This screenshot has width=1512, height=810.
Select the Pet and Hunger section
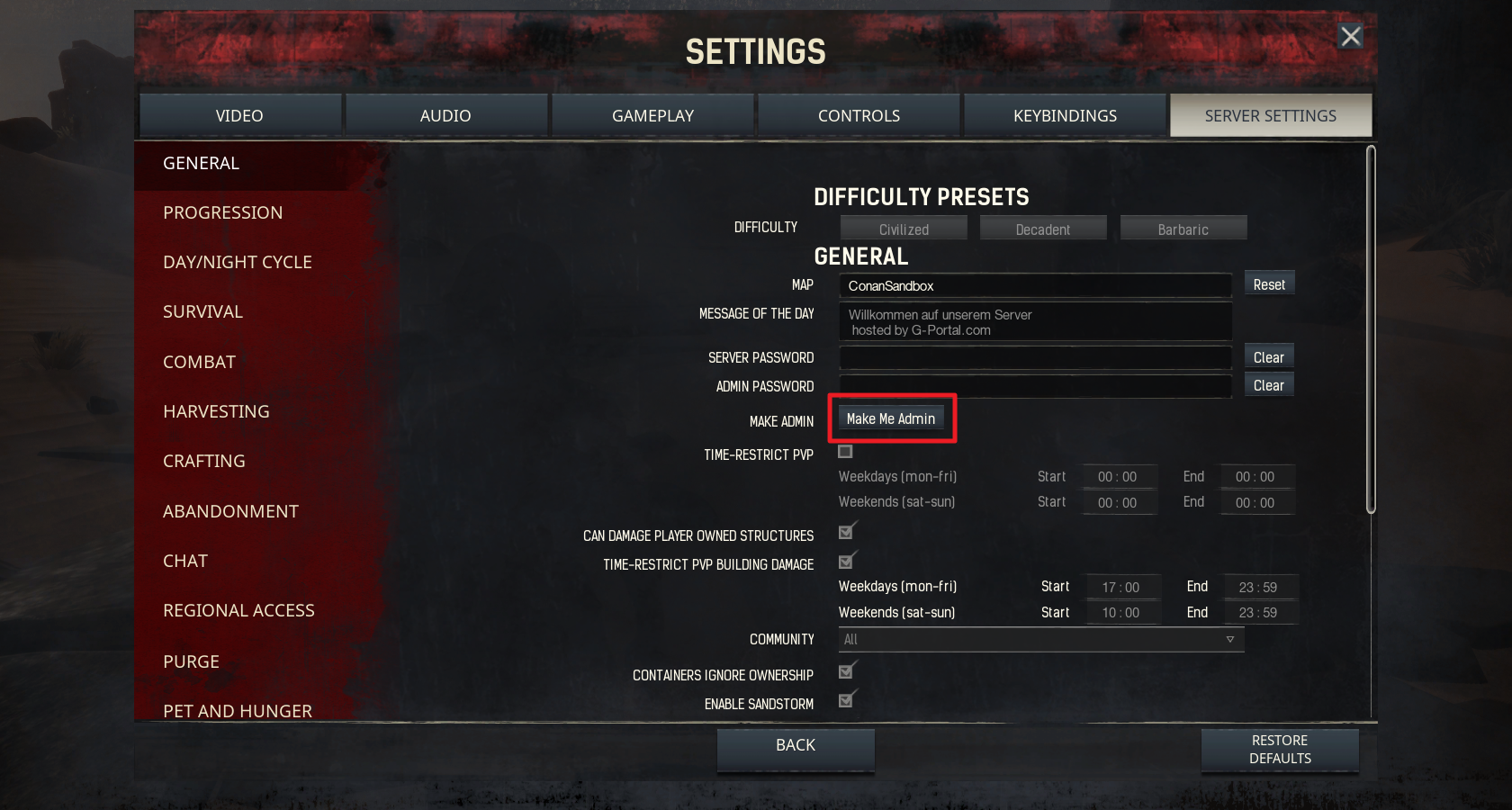pyautogui.click(x=237, y=710)
